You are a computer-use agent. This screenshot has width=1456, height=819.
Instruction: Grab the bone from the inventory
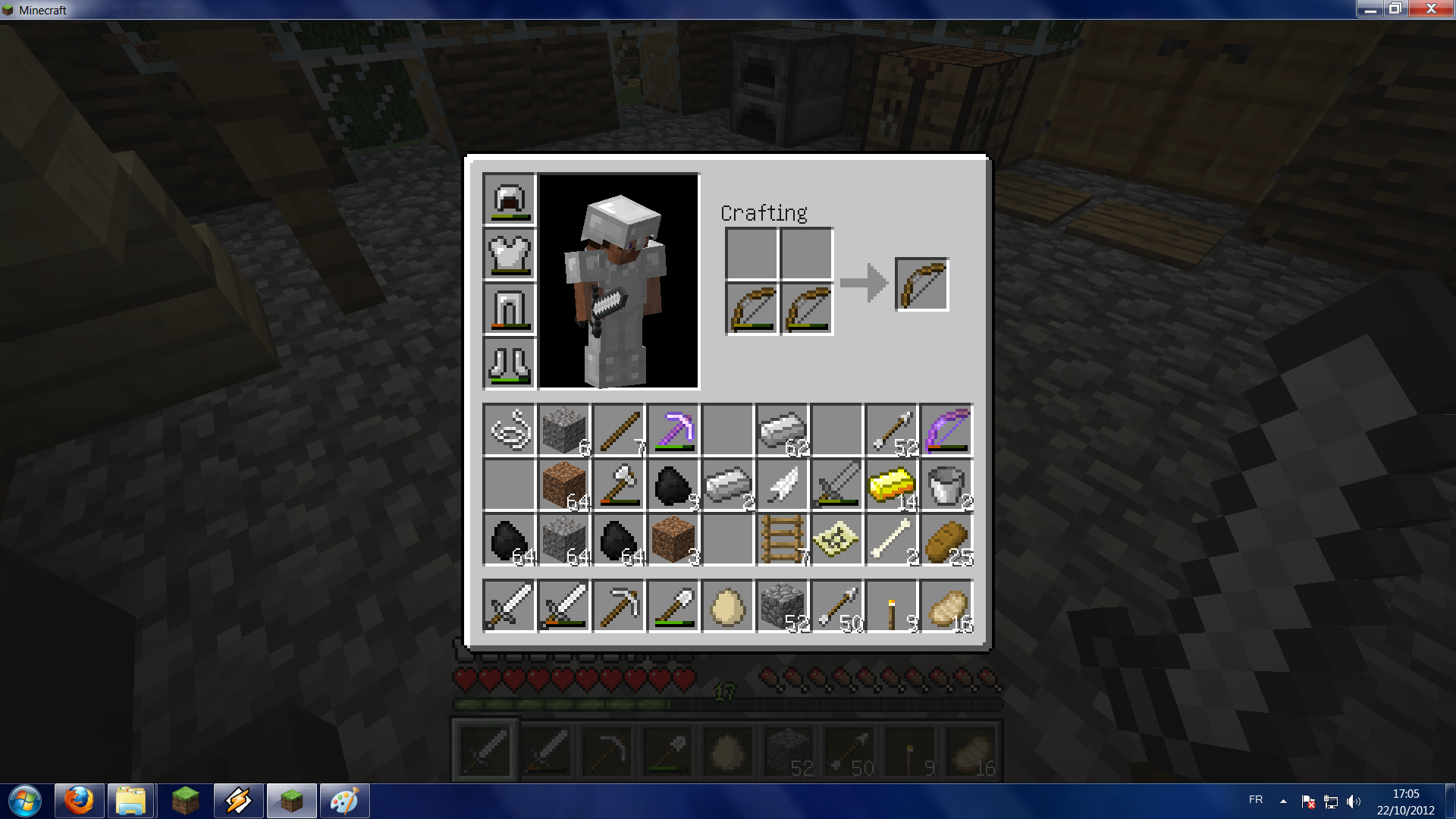click(x=891, y=539)
